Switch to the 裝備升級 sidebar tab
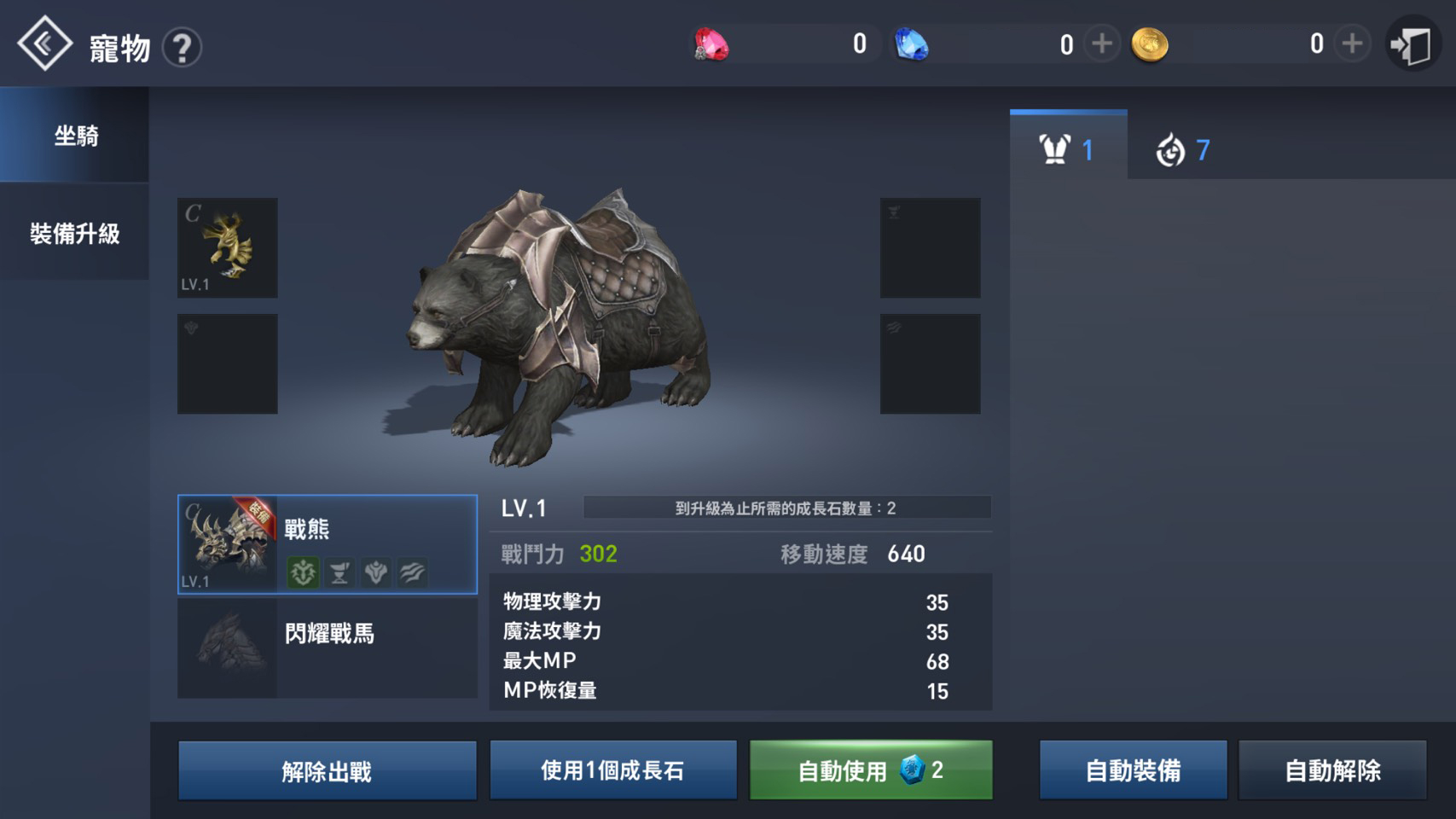Viewport: 1456px width, 819px height. pyautogui.click(x=75, y=232)
